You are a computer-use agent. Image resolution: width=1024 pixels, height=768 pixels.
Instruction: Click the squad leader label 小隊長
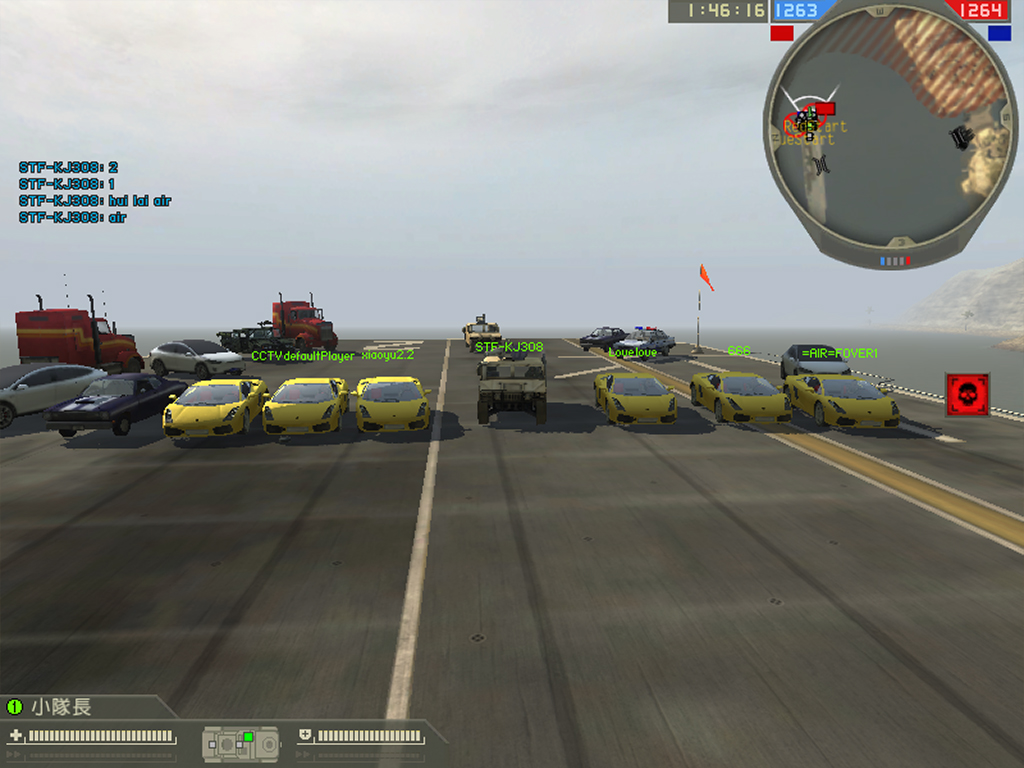61,707
